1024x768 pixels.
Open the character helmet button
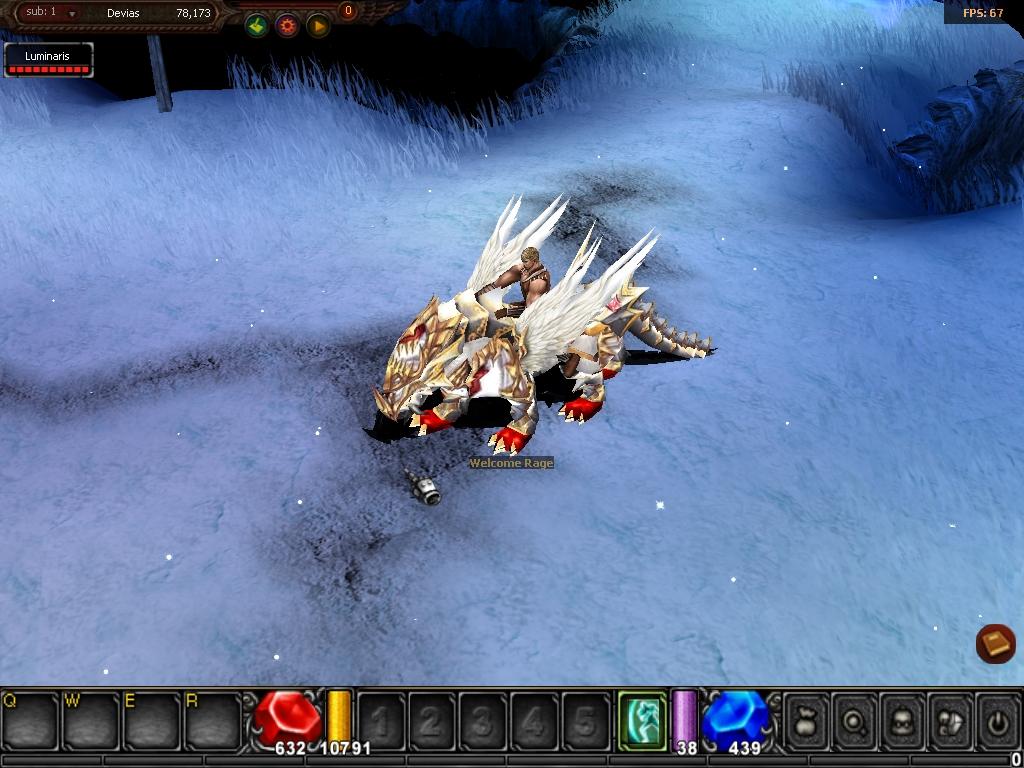tap(902, 720)
